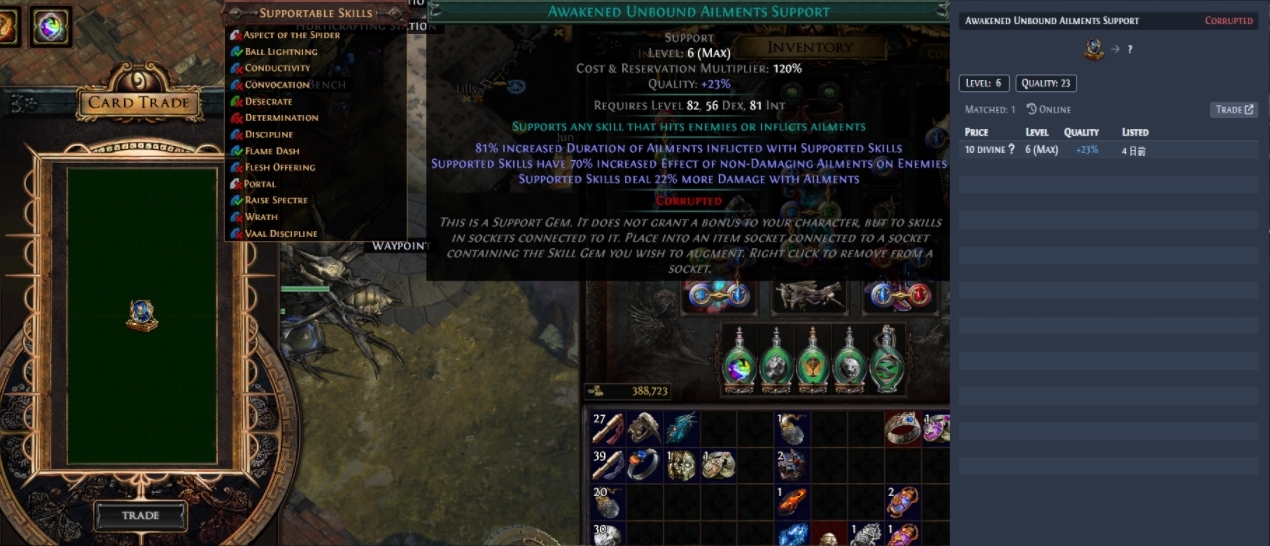Image resolution: width=1270 pixels, height=546 pixels.
Task: Click the Trade button under the card slot
Action: (x=140, y=515)
